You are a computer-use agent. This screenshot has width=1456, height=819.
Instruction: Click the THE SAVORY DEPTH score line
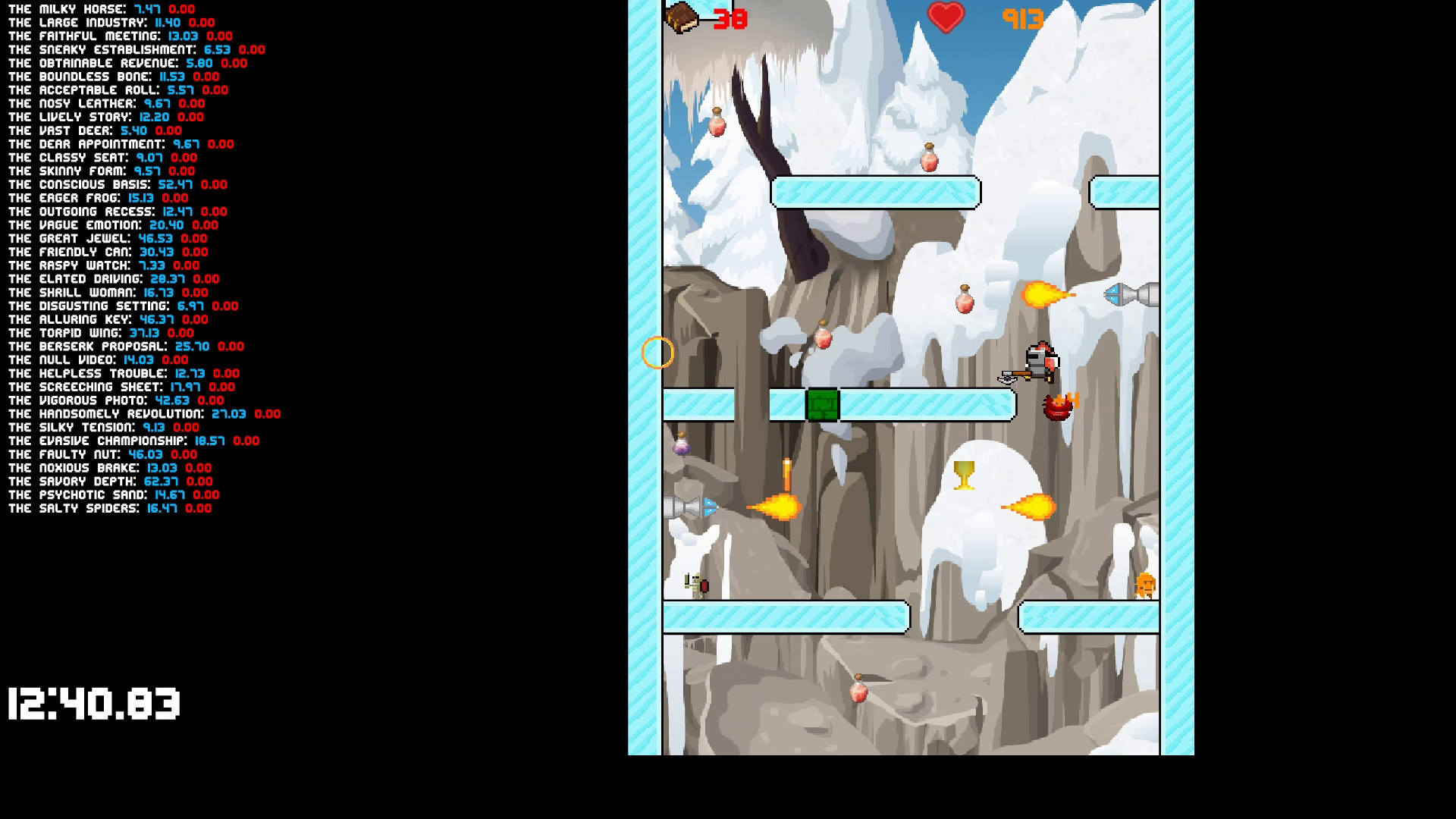[108, 481]
